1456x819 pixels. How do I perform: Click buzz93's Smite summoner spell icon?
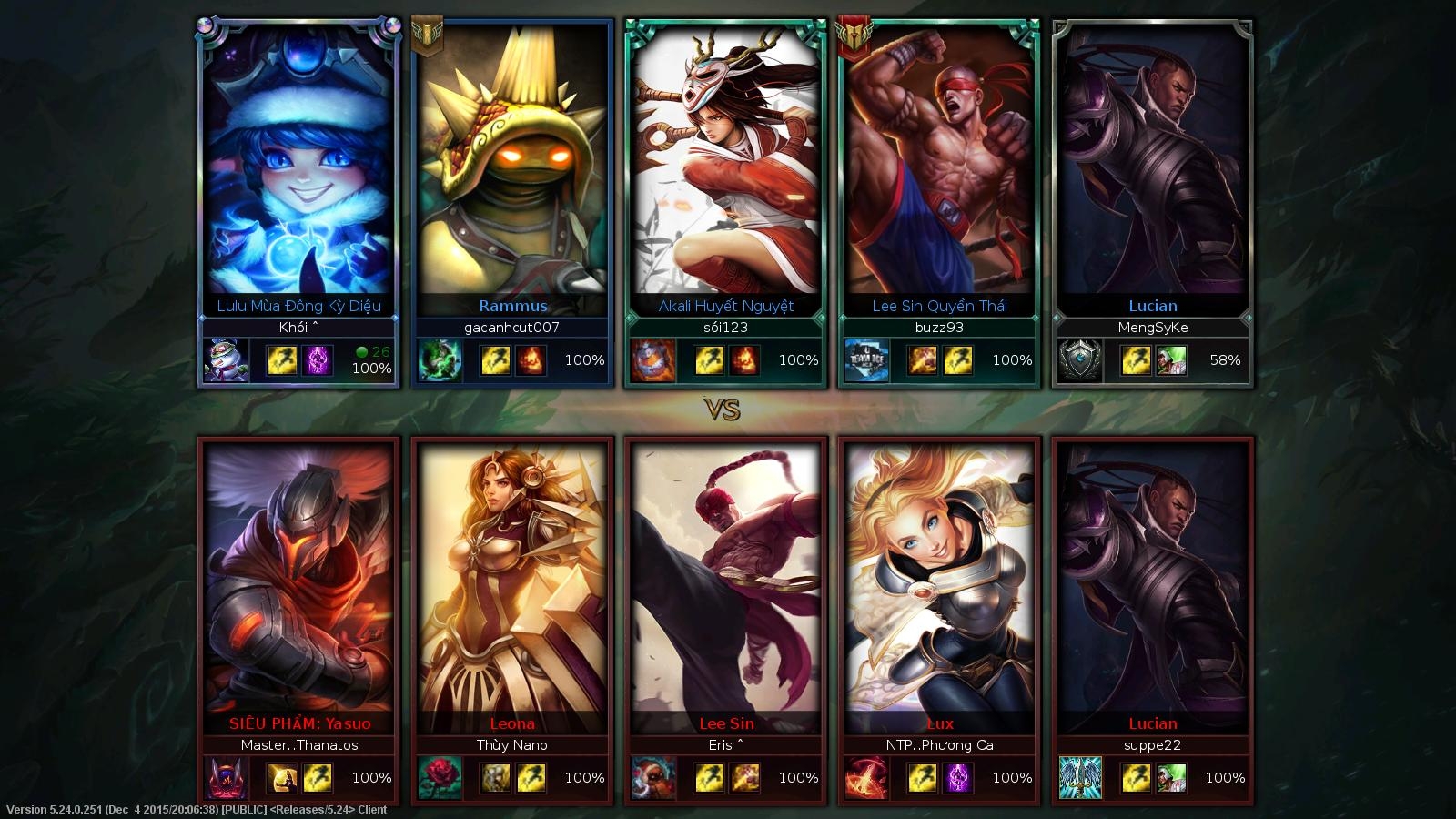click(x=922, y=360)
